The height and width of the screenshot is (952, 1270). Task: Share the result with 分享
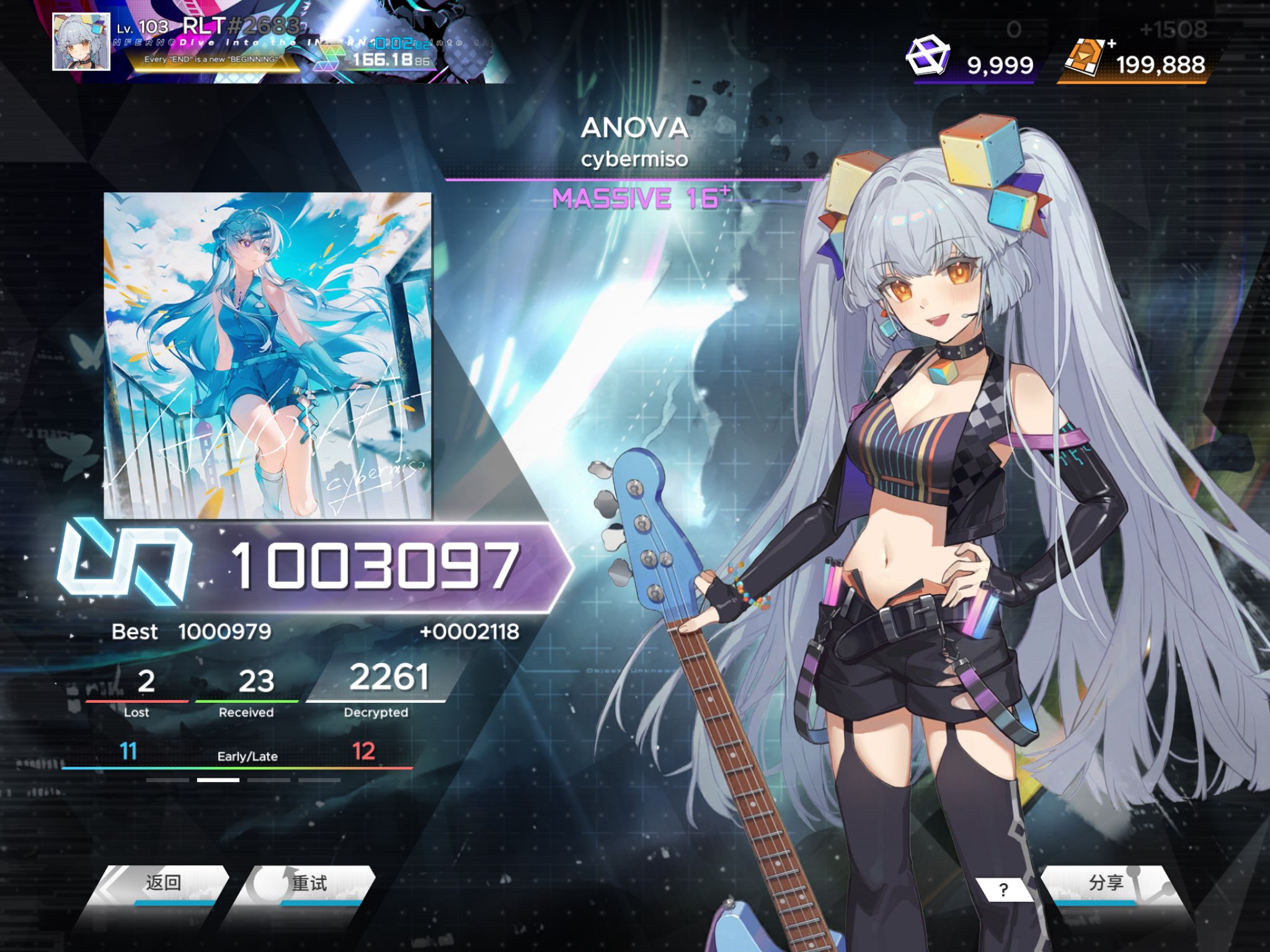coord(1106,884)
